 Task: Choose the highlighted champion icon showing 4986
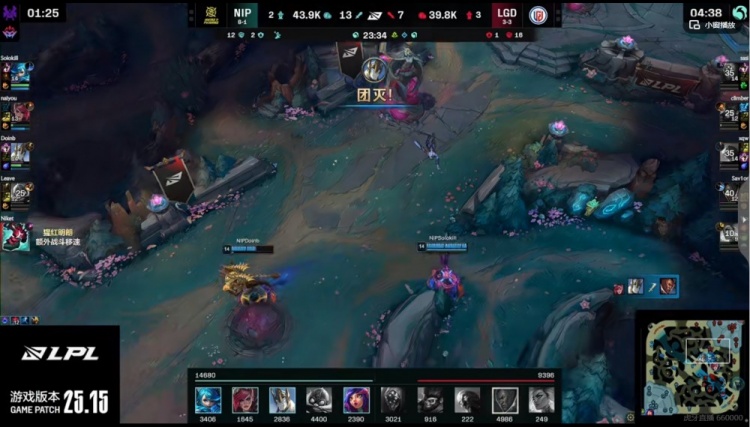pos(505,398)
